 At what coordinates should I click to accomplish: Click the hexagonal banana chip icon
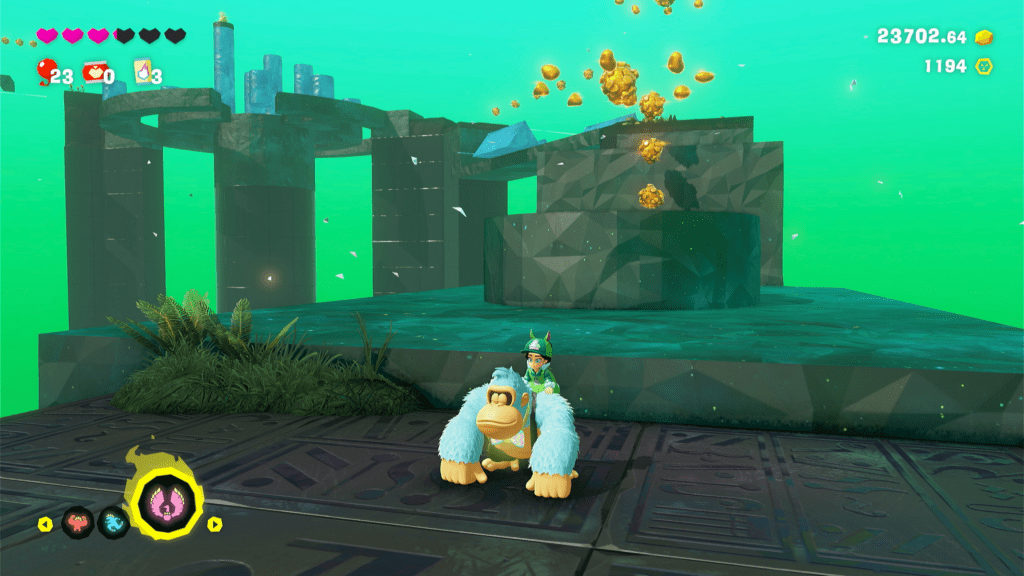click(x=985, y=67)
